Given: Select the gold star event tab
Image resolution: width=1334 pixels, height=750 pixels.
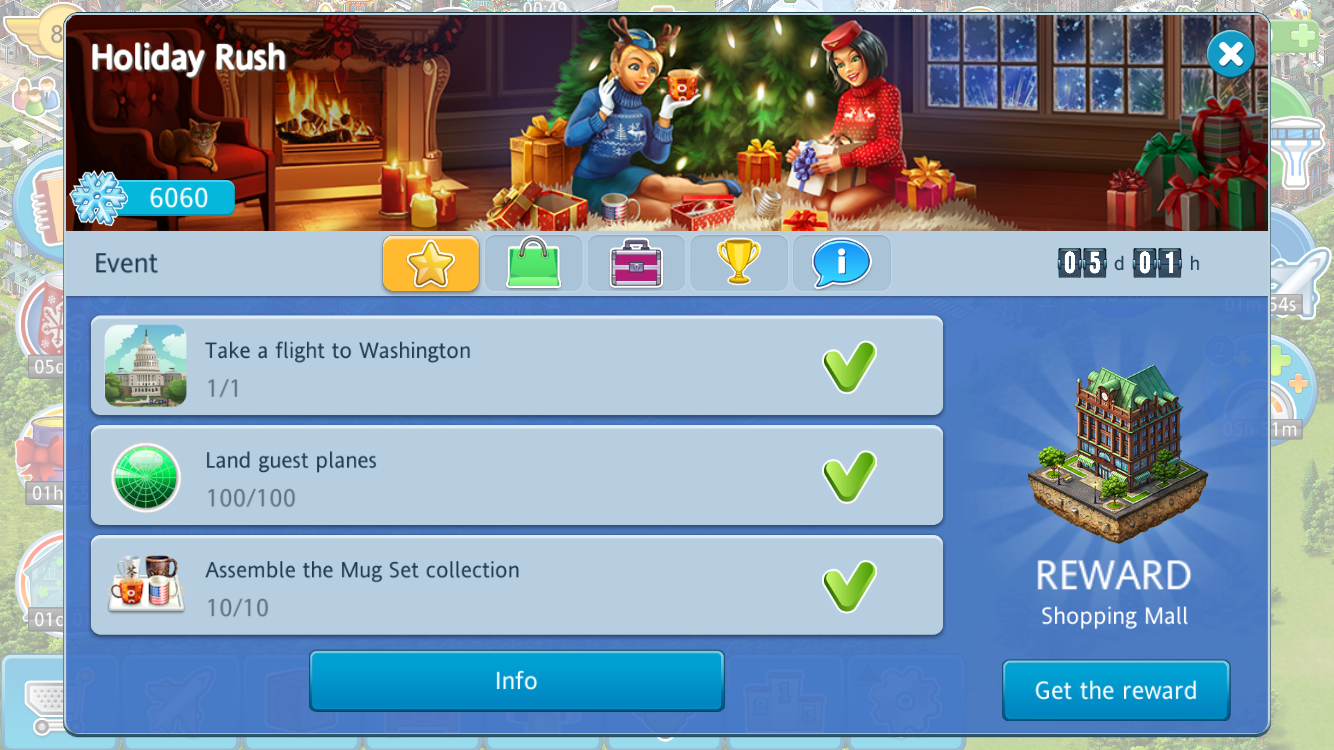Looking at the screenshot, I should [431, 264].
